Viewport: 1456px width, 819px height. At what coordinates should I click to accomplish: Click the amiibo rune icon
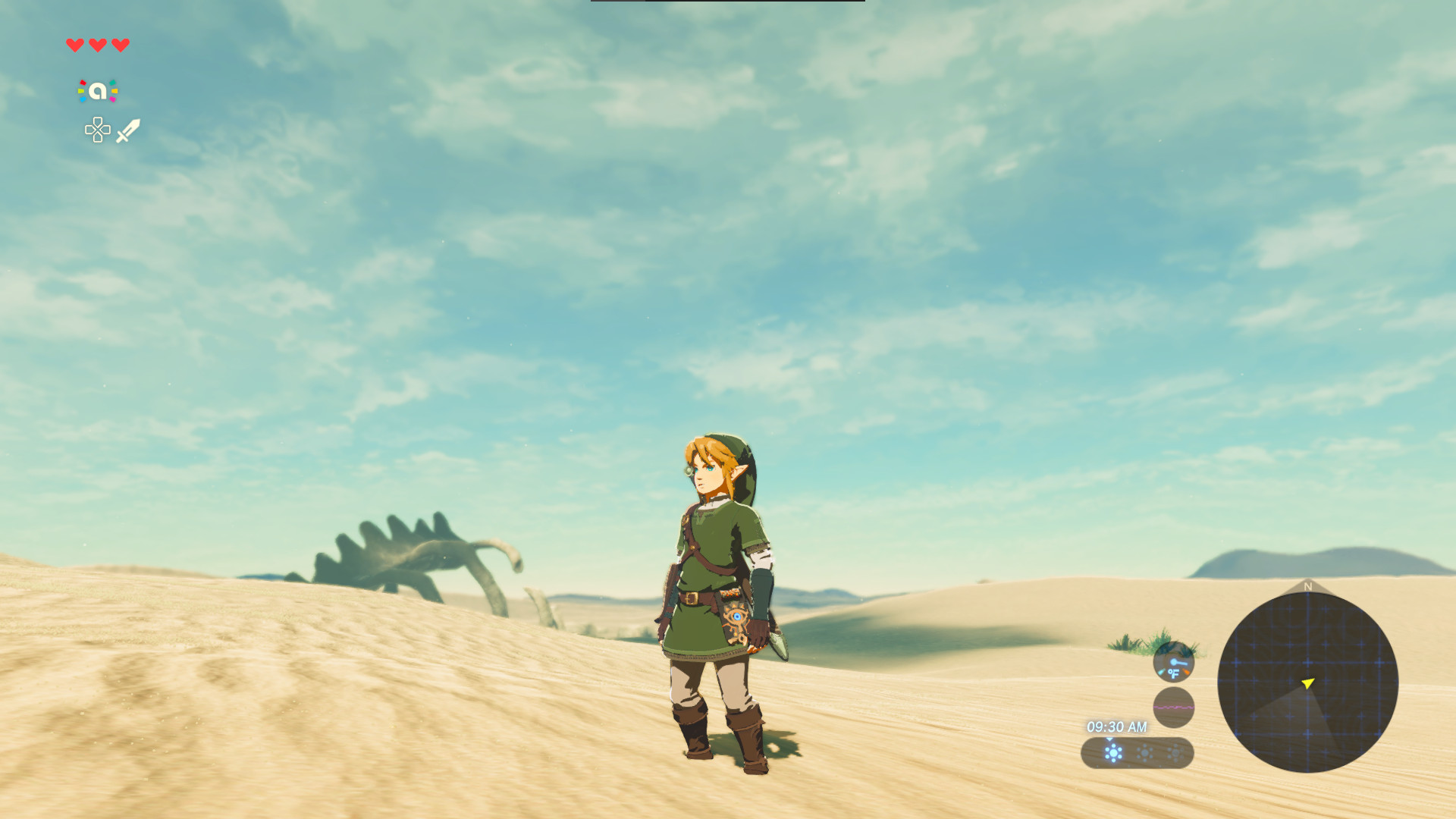[97, 89]
